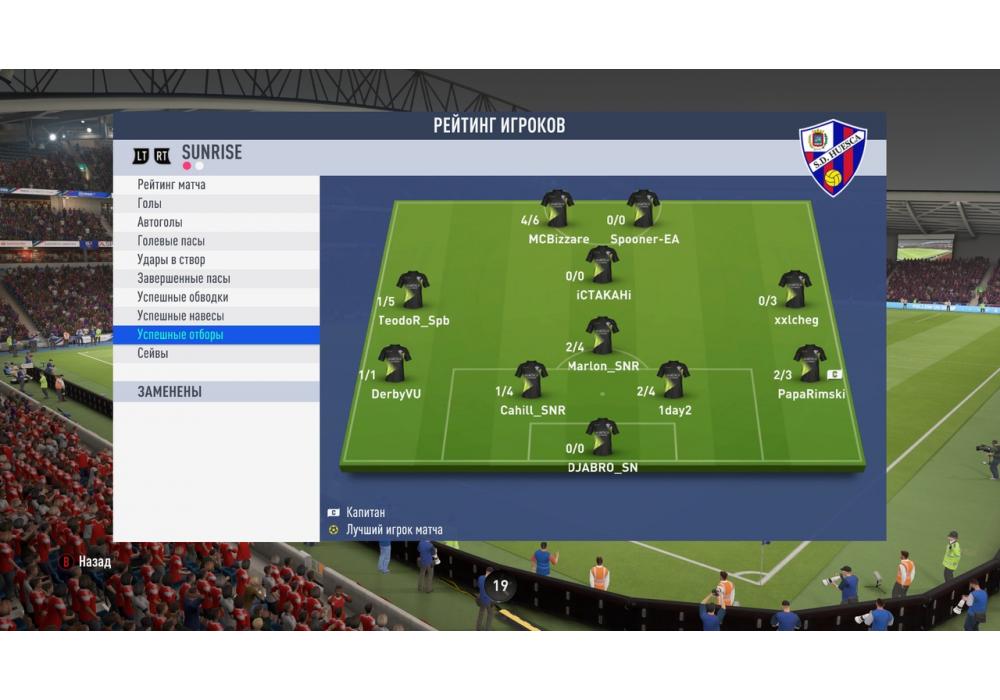Choose the Голы stat entry
Viewport: 1000px width, 700px height.
point(215,204)
